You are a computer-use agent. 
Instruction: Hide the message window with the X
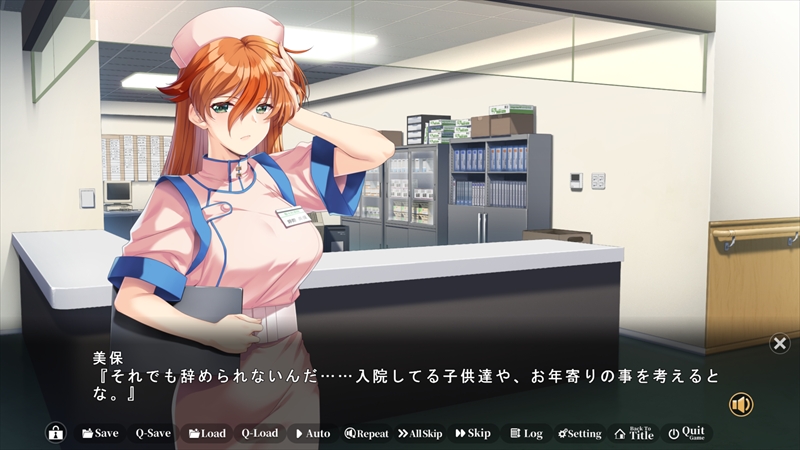tap(780, 344)
